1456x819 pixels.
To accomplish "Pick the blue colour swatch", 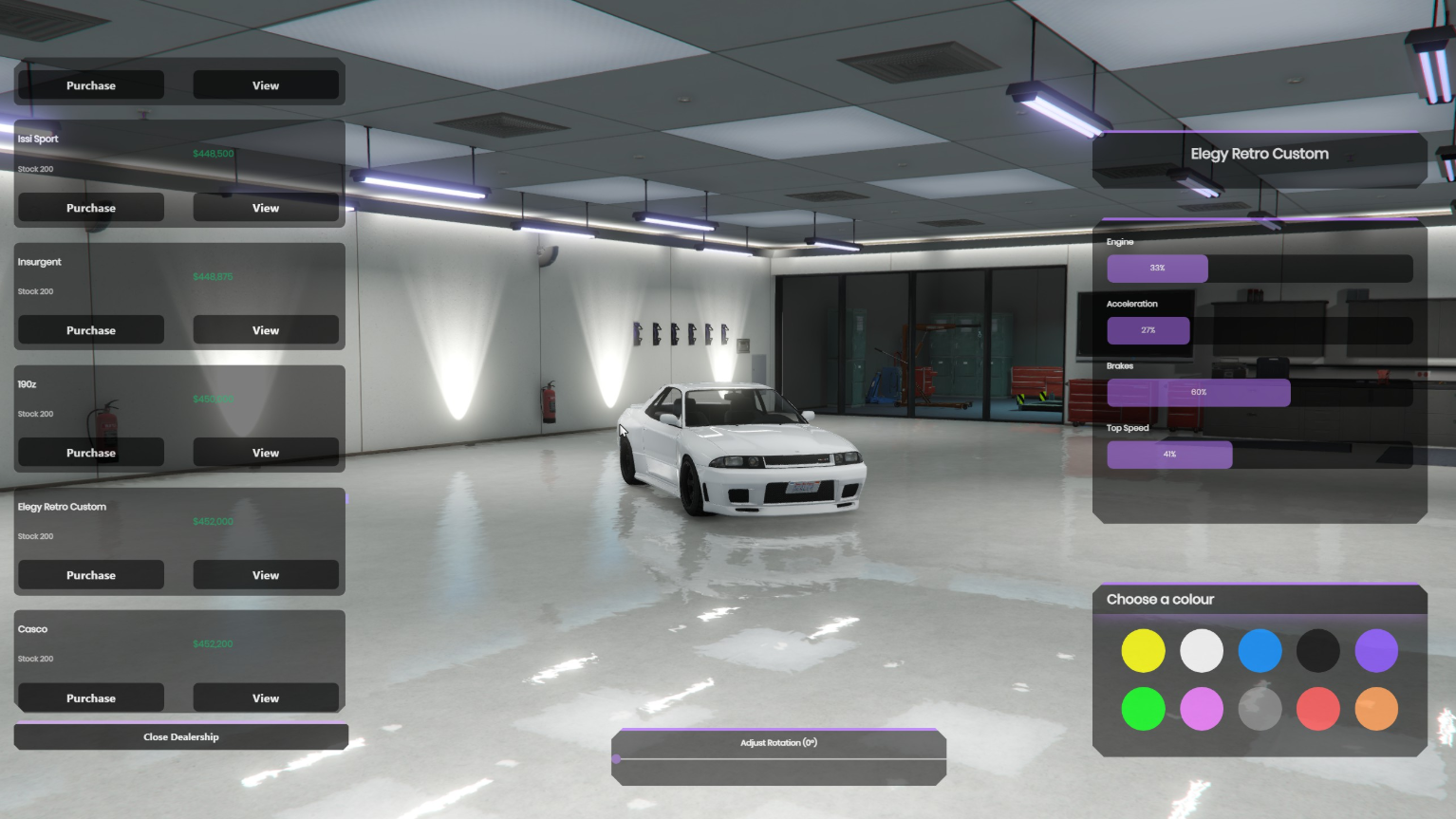I will tap(1260, 651).
